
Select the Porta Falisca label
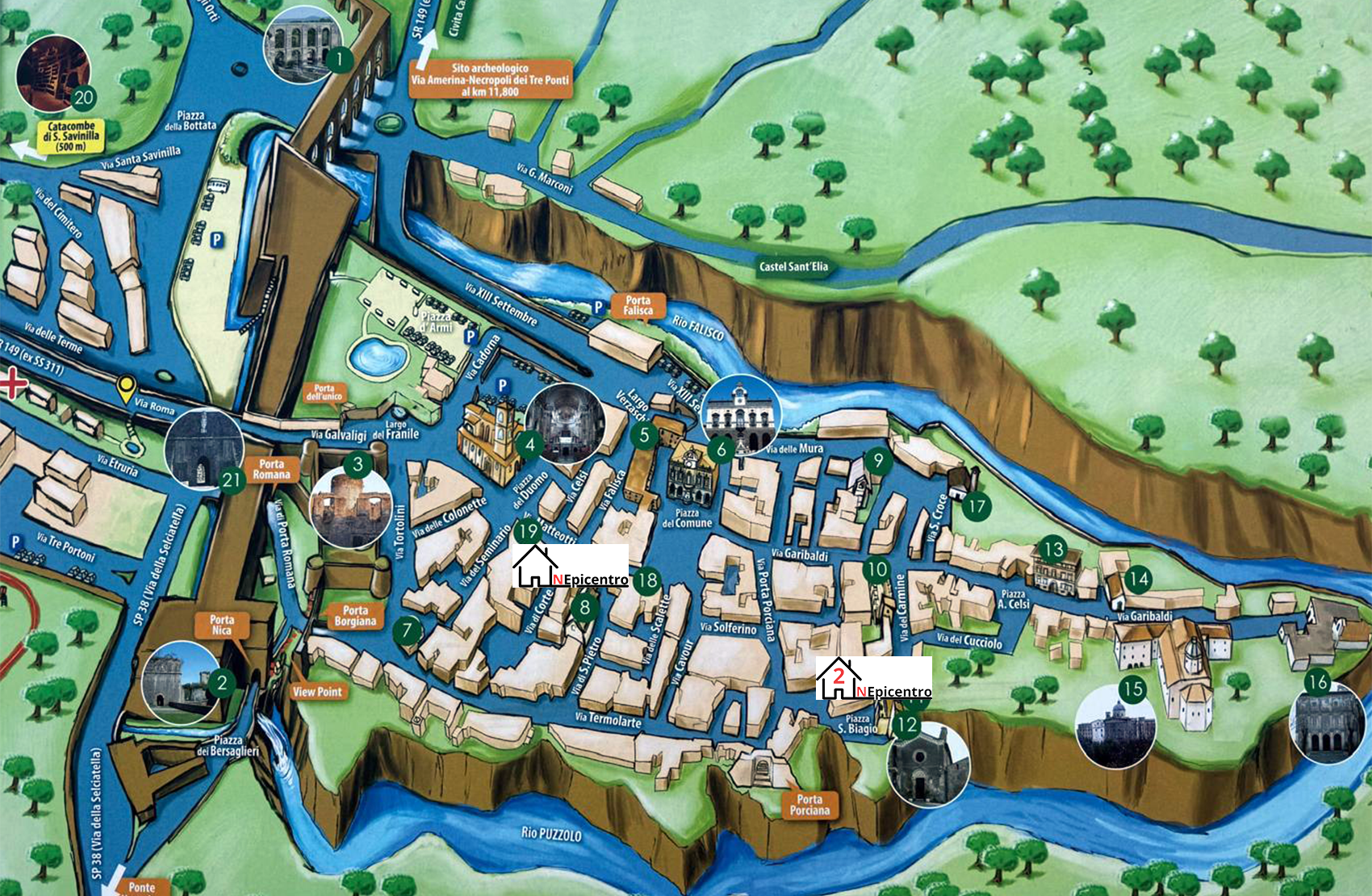point(638,305)
